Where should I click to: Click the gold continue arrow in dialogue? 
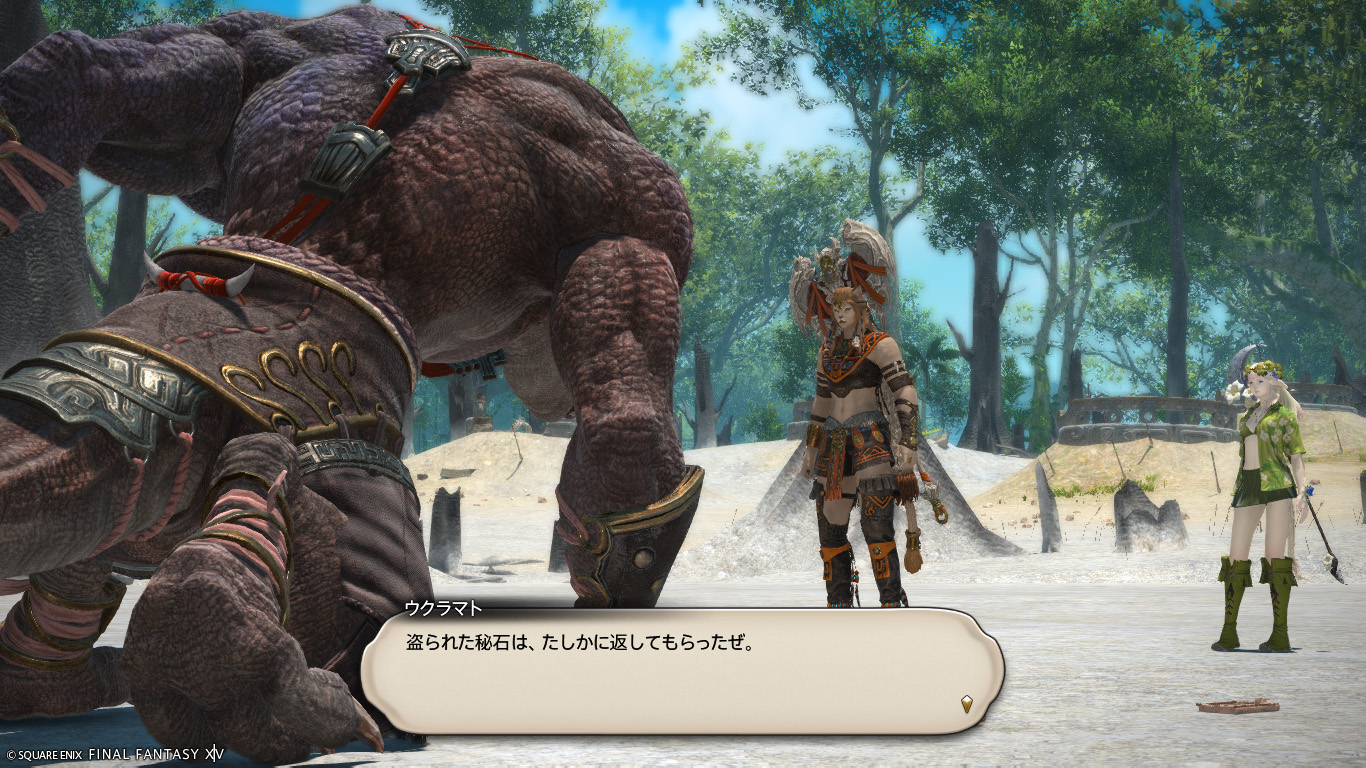click(x=966, y=704)
